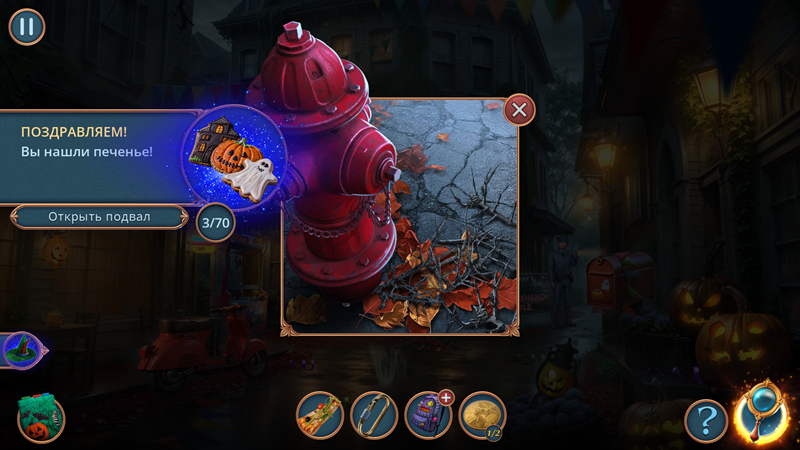
Task: Select the pizza slice inventory item
Action: 320,415
